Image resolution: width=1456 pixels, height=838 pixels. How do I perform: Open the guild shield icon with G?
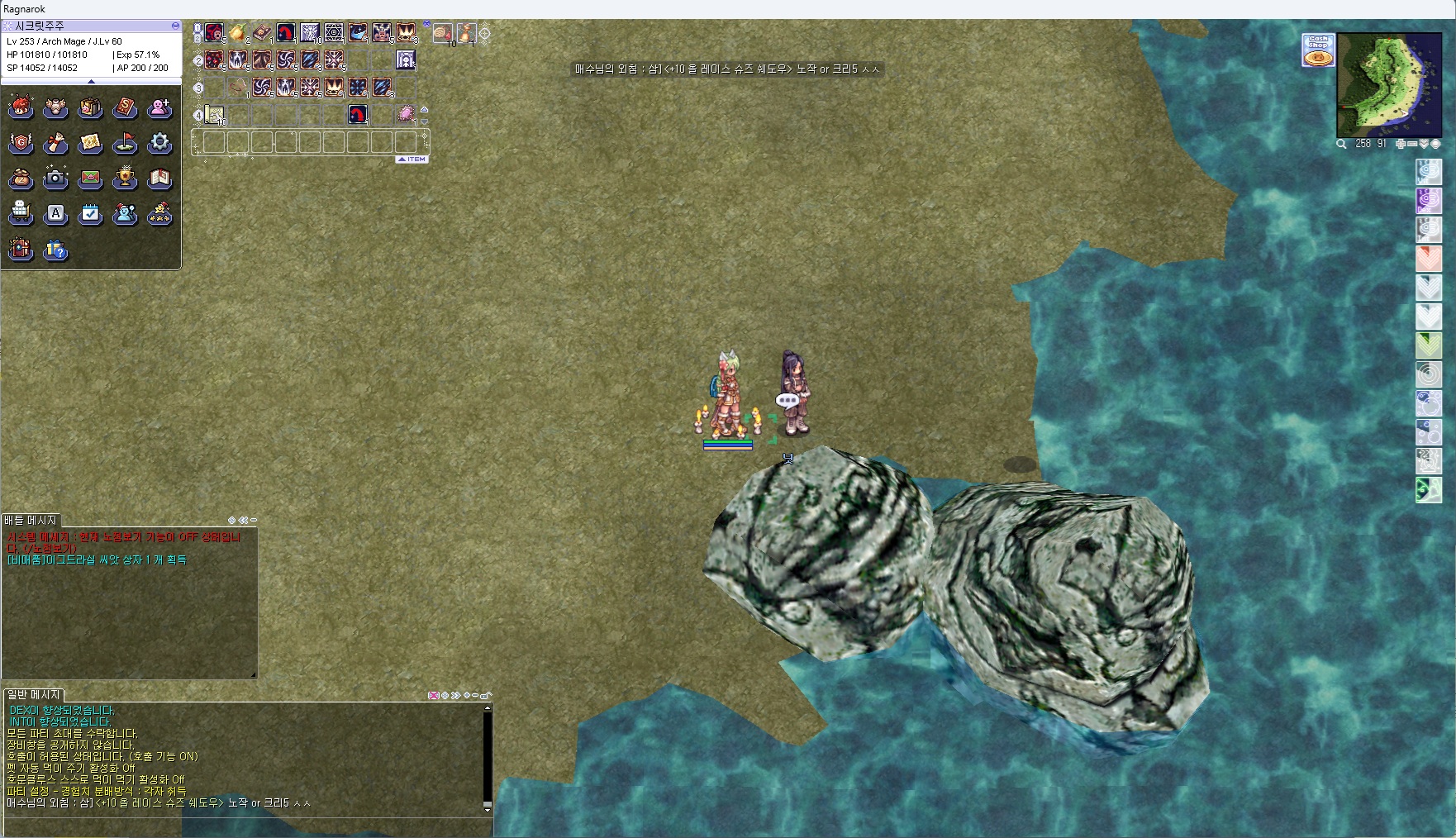21,143
